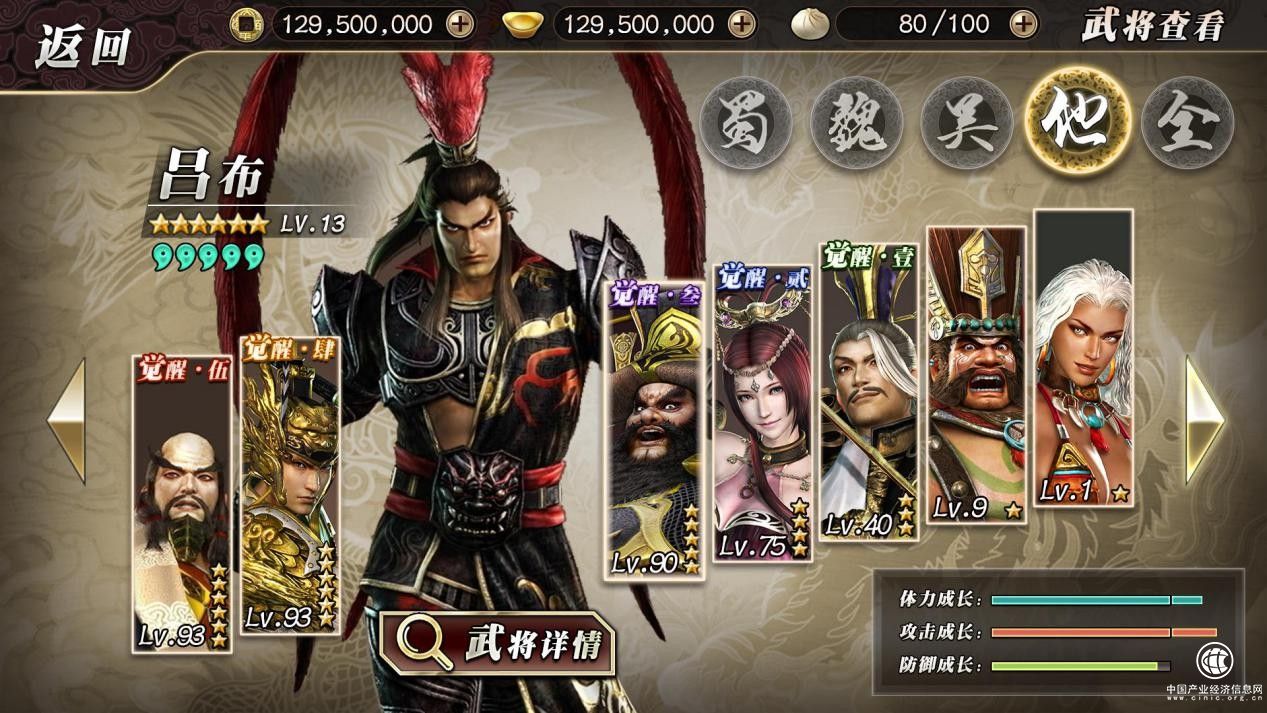Image resolution: width=1267 pixels, height=713 pixels.
Task: Show all generals with 全 tab
Action: coord(1187,122)
